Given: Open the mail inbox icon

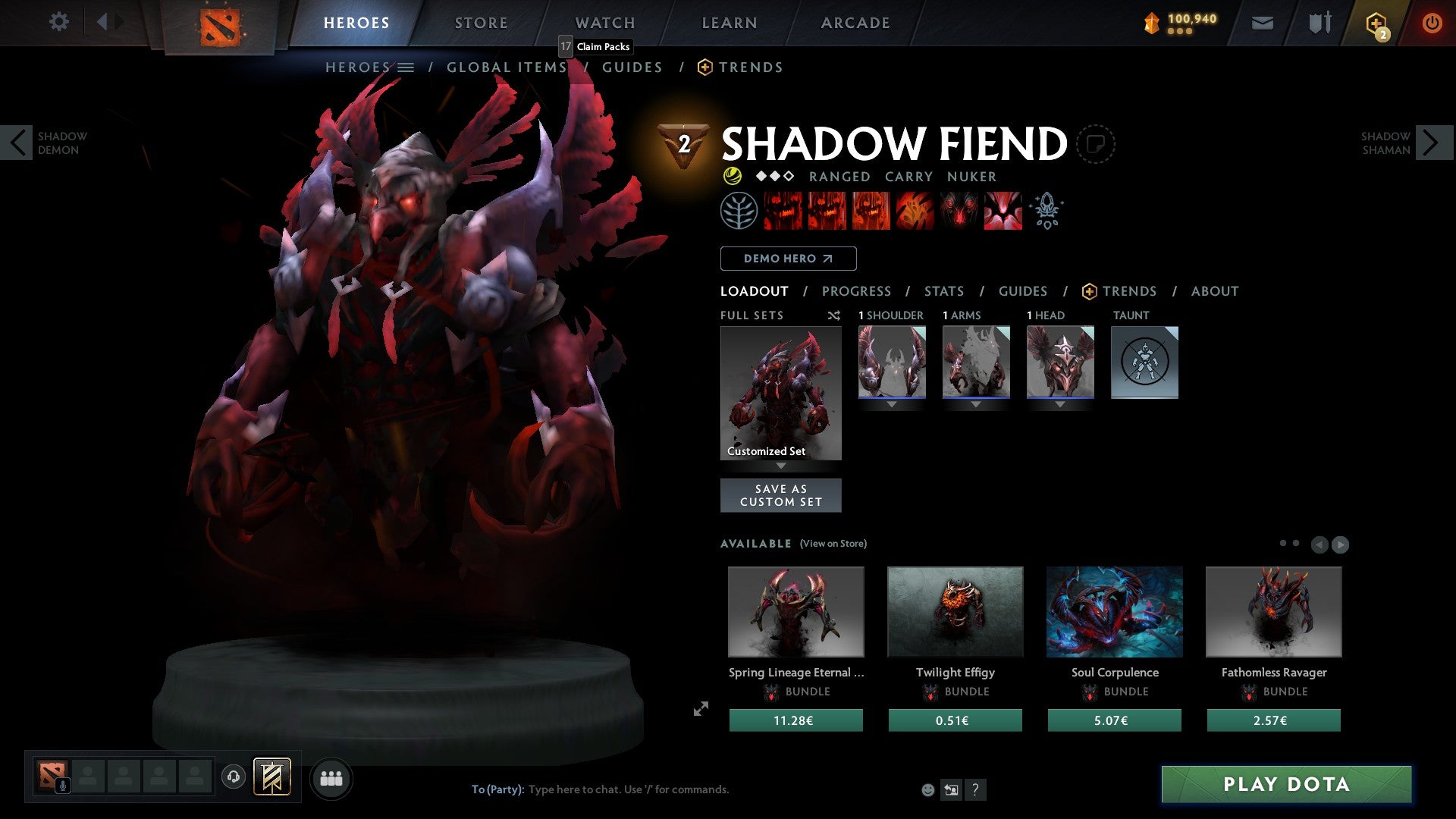Looking at the screenshot, I should (x=1262, y=22).
